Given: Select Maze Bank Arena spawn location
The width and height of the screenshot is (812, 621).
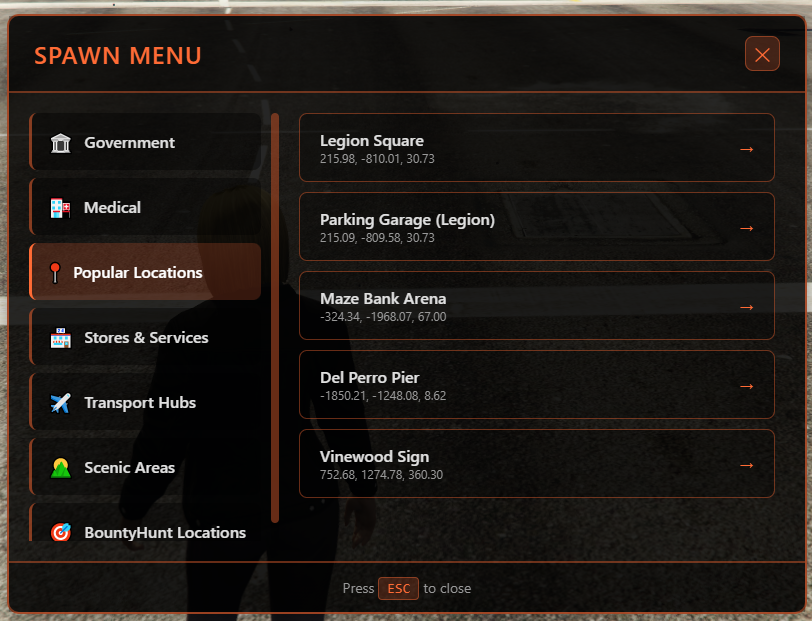Looking at the screenshot, I should pos(536,306).
